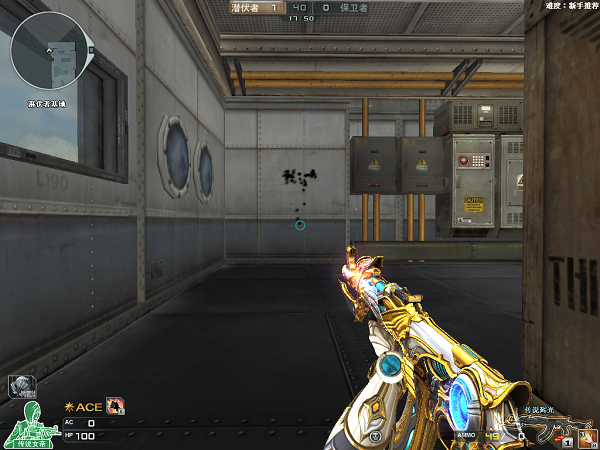This screenshot has height=450, width=600.
Task: Activate the skill icon beside ACE
Action: click(x=115, y=406)
